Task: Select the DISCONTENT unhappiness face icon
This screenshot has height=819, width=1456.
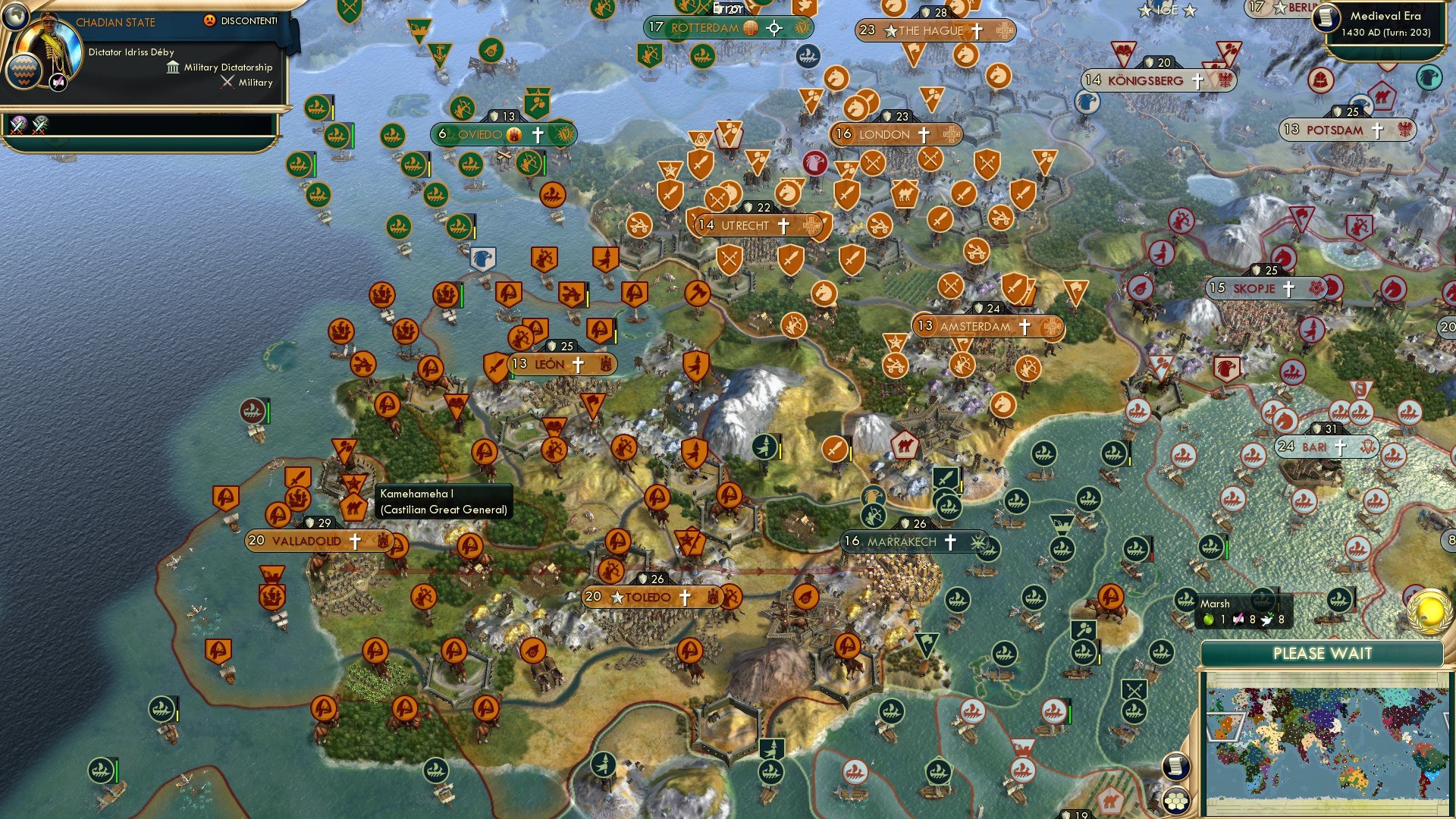Action: tap(210, 20)
